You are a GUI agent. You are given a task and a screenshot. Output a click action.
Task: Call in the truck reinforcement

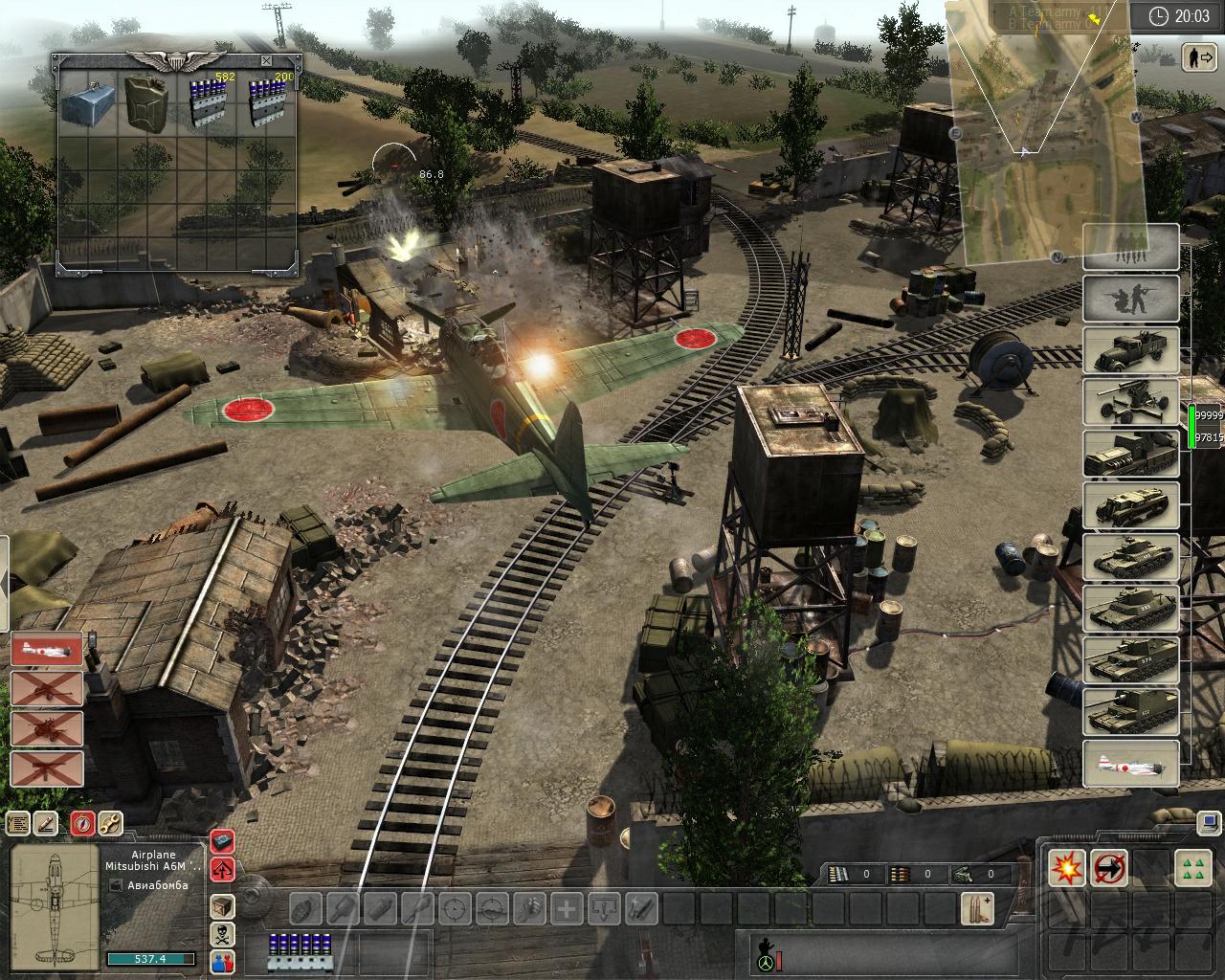(1130, 350)
